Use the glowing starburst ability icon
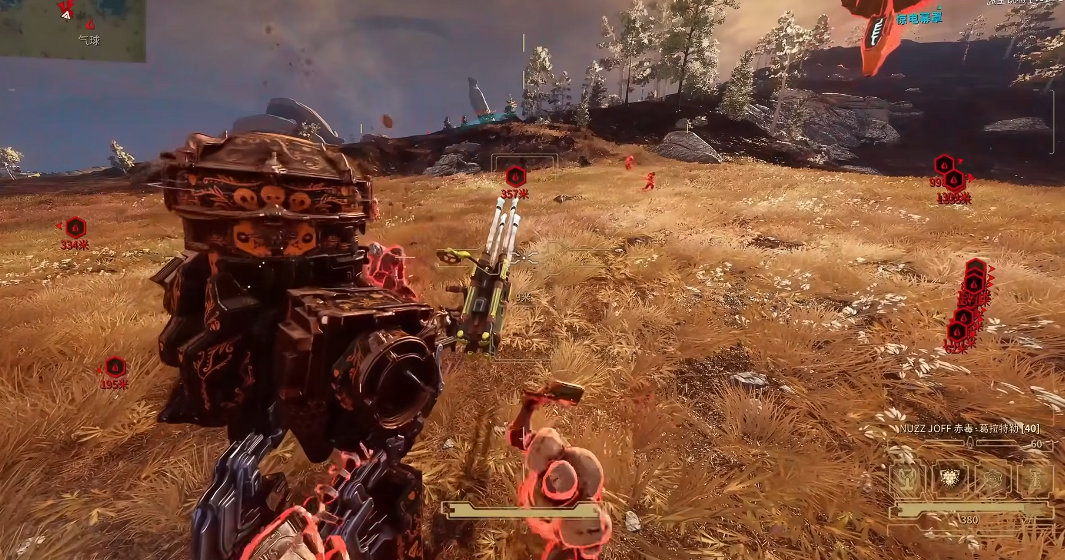This screenshot has width=1065, height=560. coord(948,479)
